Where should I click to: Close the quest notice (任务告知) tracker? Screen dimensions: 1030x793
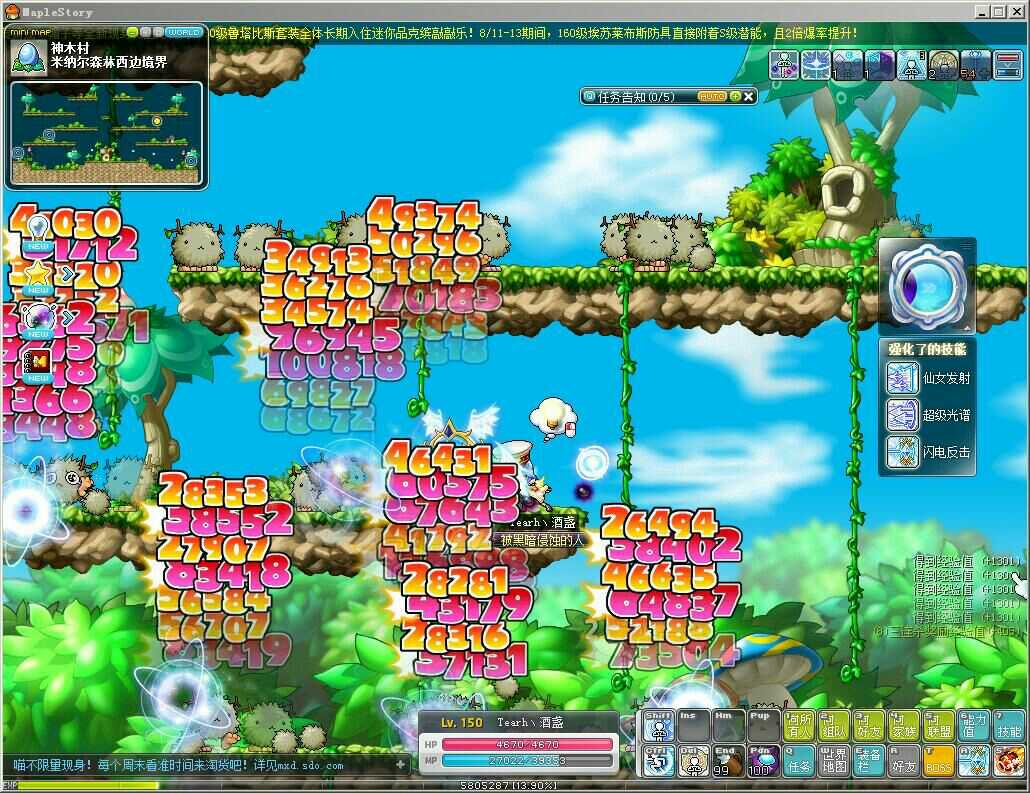point(749,96)
